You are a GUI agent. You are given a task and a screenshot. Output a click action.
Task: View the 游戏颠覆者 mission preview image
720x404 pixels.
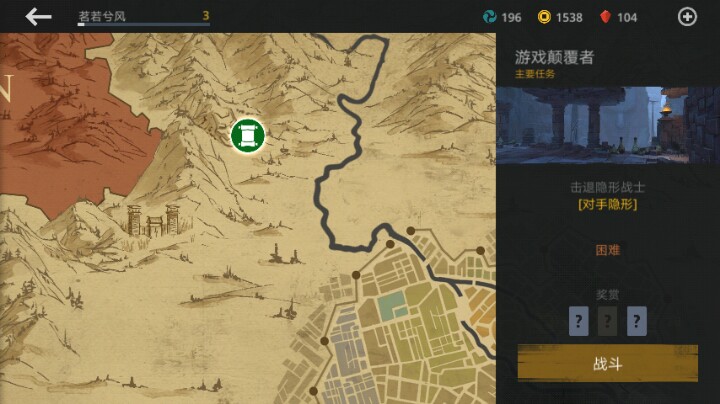607,125
